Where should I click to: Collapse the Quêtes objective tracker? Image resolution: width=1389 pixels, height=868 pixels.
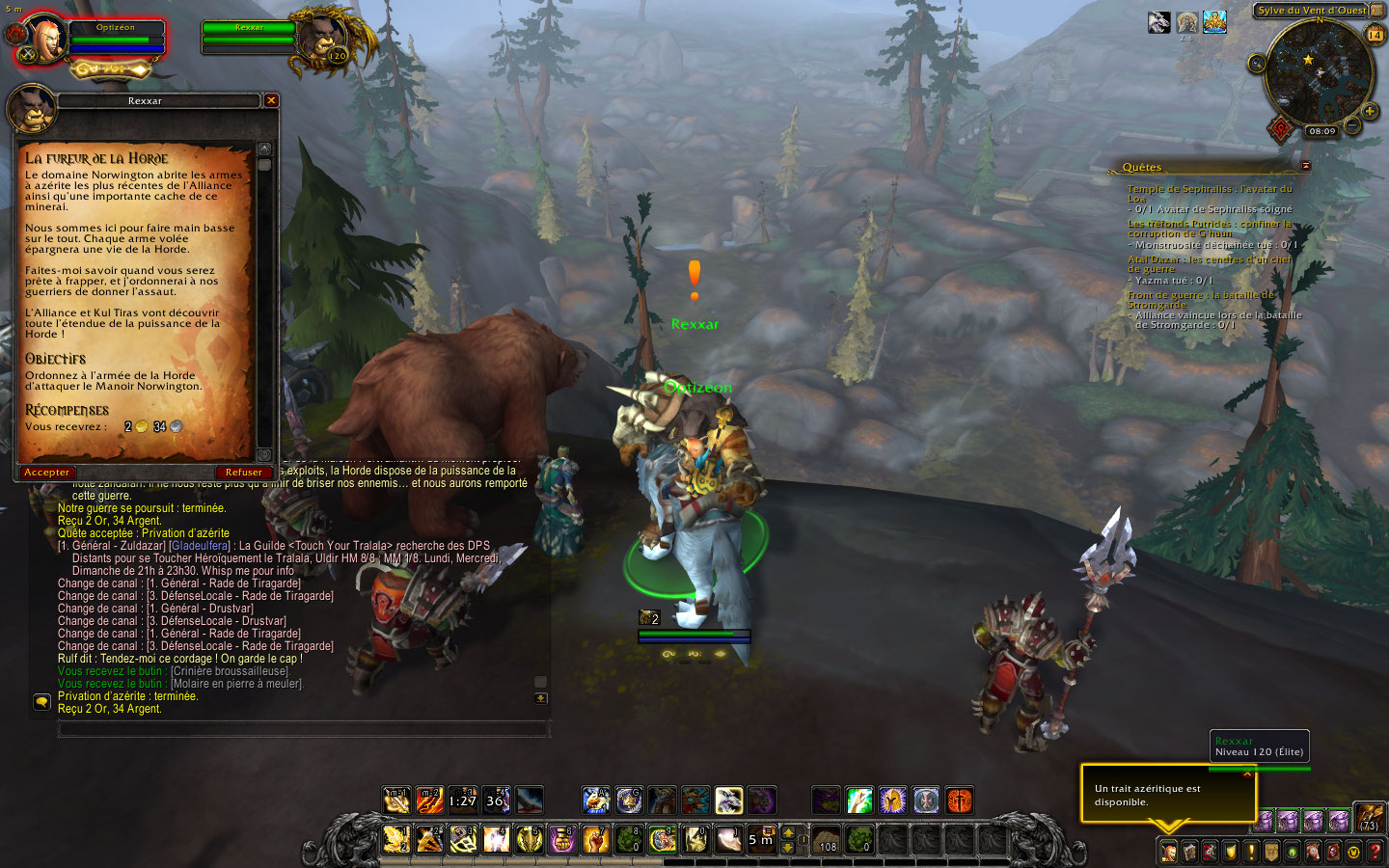coord(1306,166)
